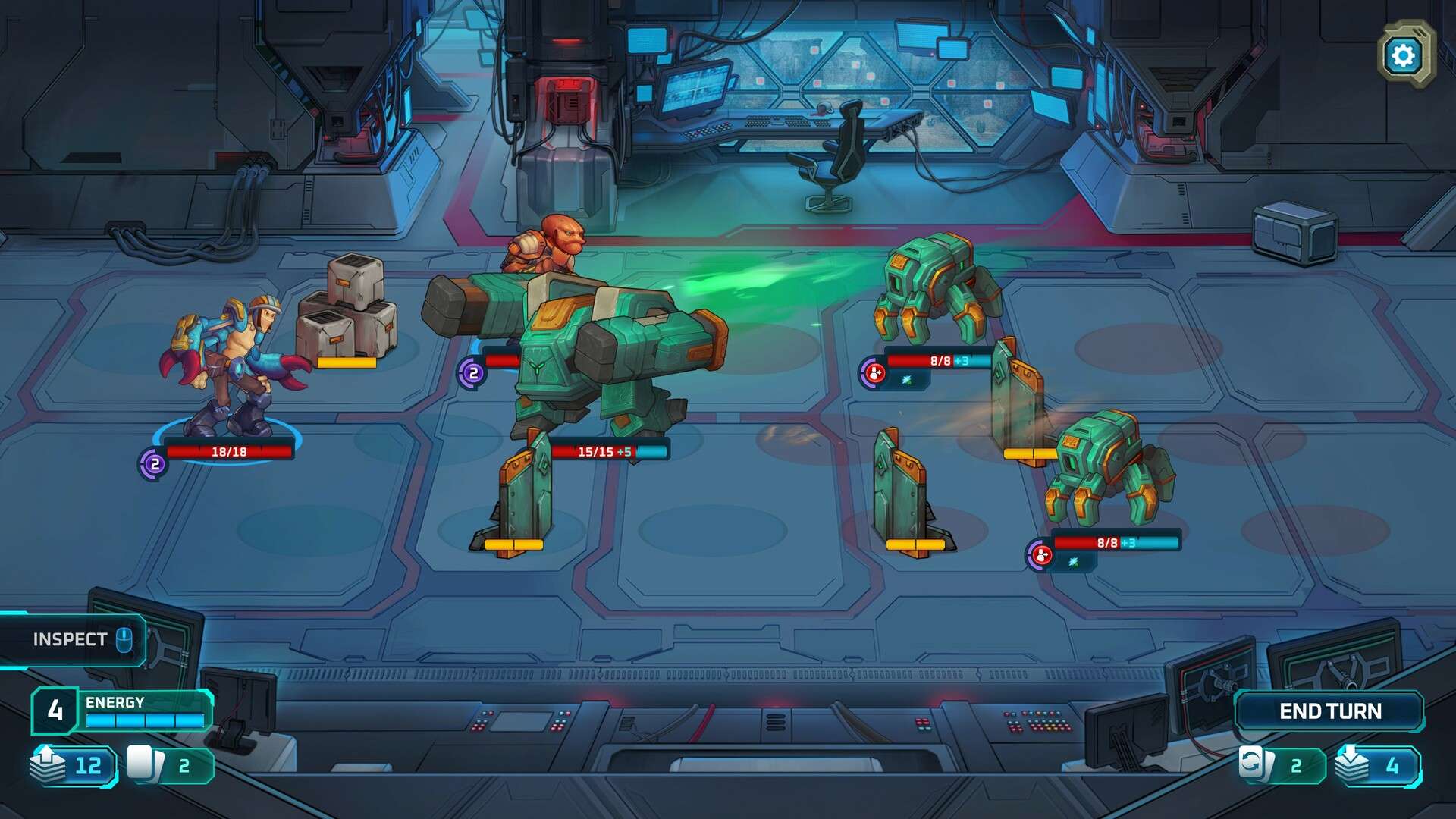Check the recycle counter showing 2
This screenshot has width=1456, height=819.
1282,765
